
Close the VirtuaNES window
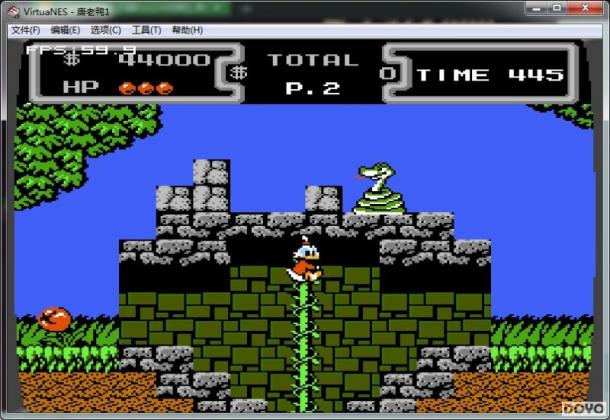tap(583, 10)
